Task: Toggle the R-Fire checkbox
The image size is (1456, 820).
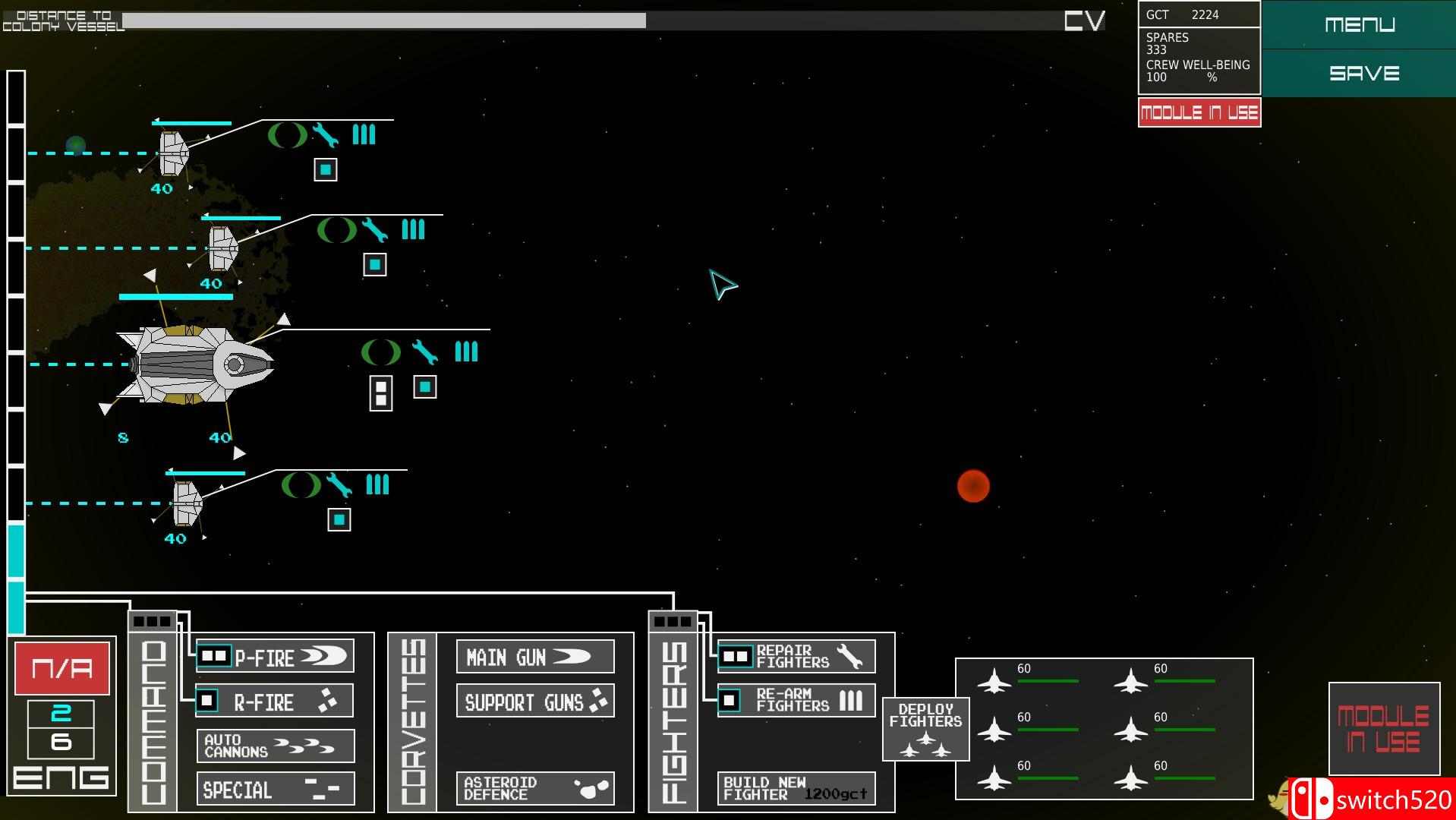Action: [206, 699]
